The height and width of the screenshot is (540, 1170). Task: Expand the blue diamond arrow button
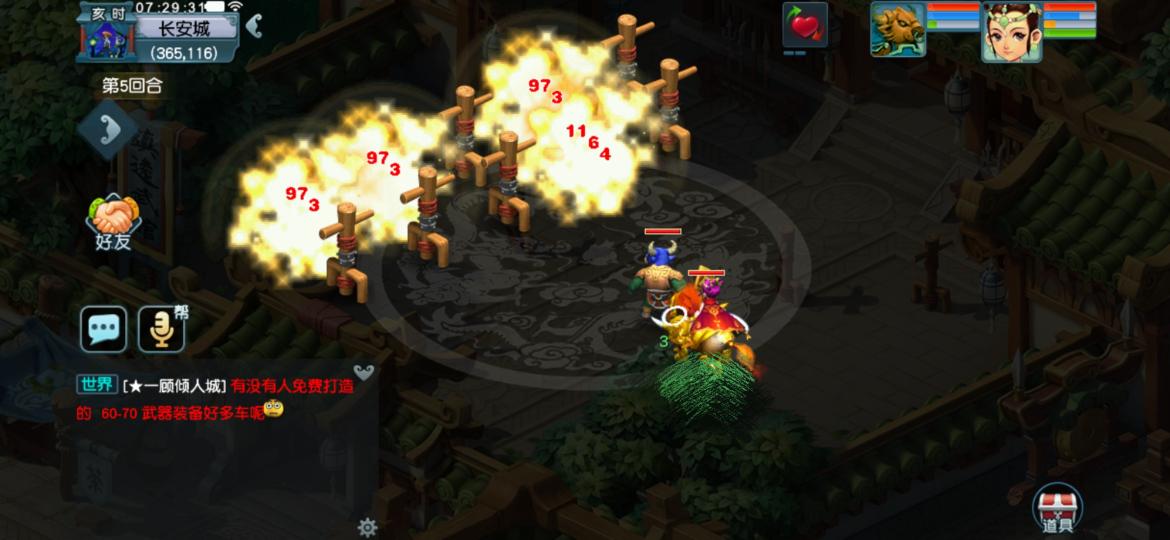click(108, 130)
